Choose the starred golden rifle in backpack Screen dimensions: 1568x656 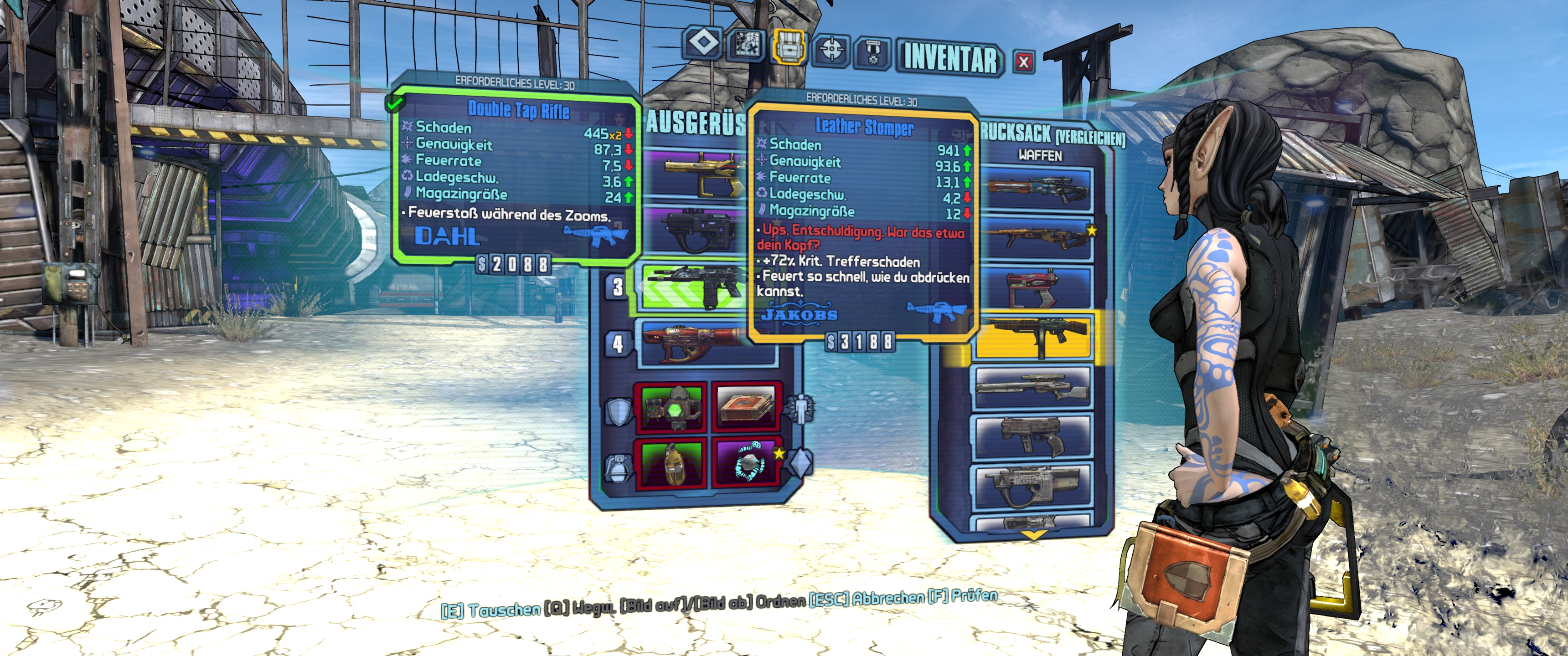[x=1035, y=239]
